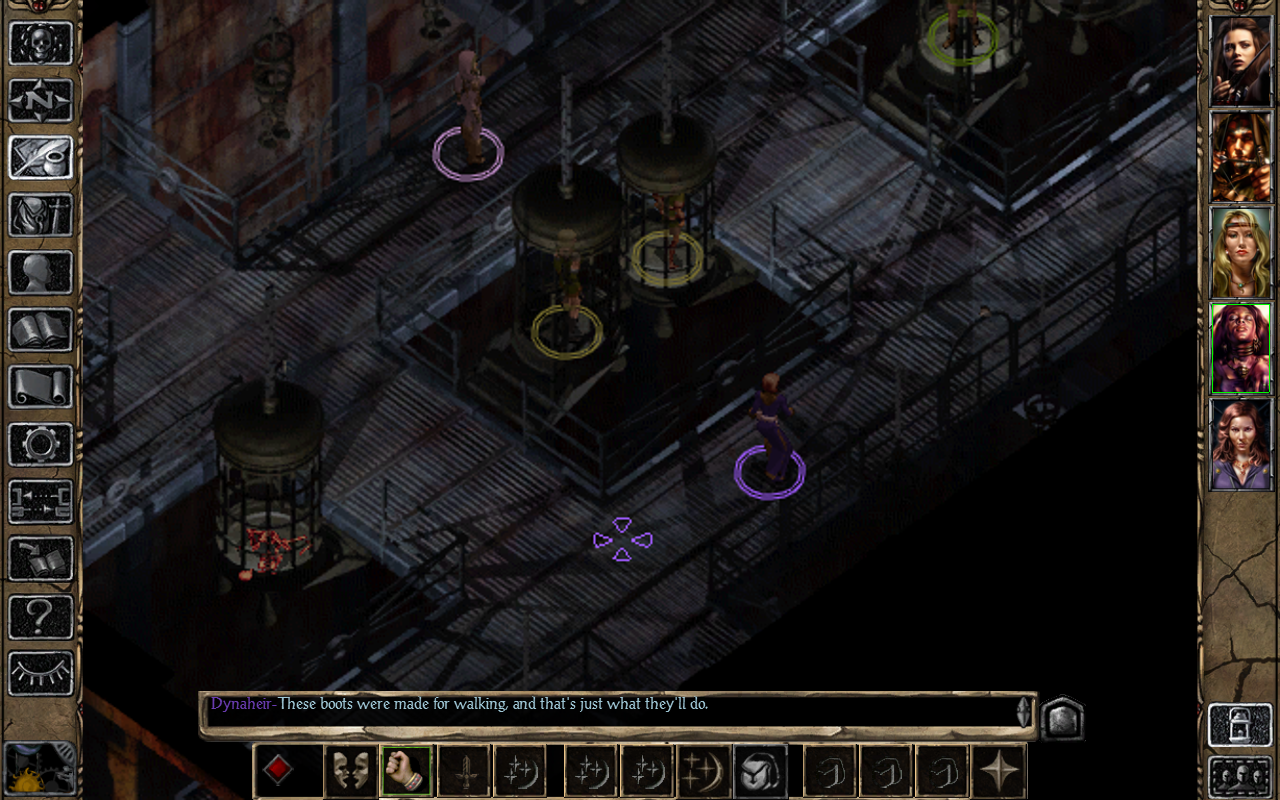Open the area map with the compass button
1280x800 pixels.
pyautogui.click(x=41, y=101)
